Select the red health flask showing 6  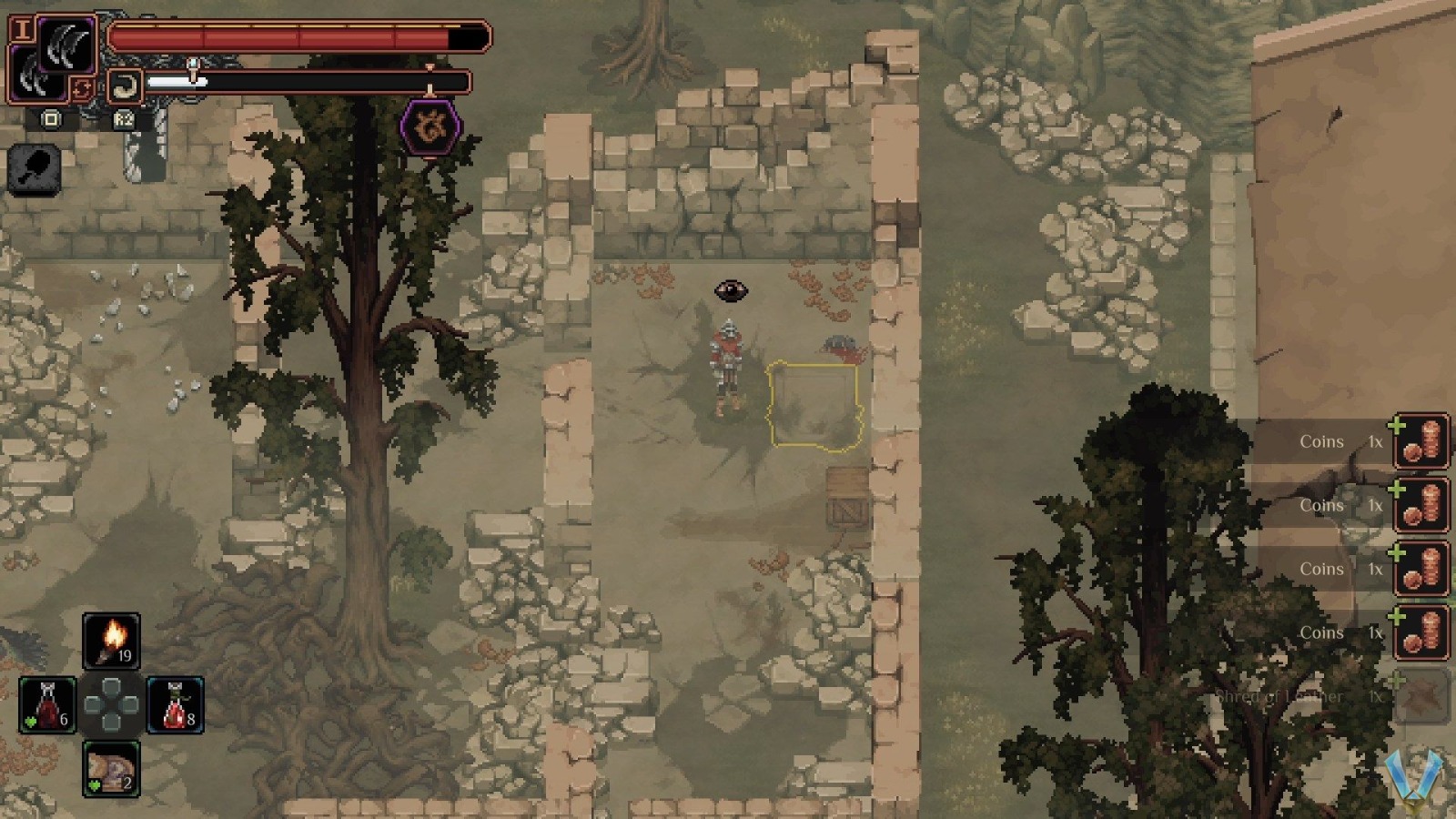click(x=50, y=705)
